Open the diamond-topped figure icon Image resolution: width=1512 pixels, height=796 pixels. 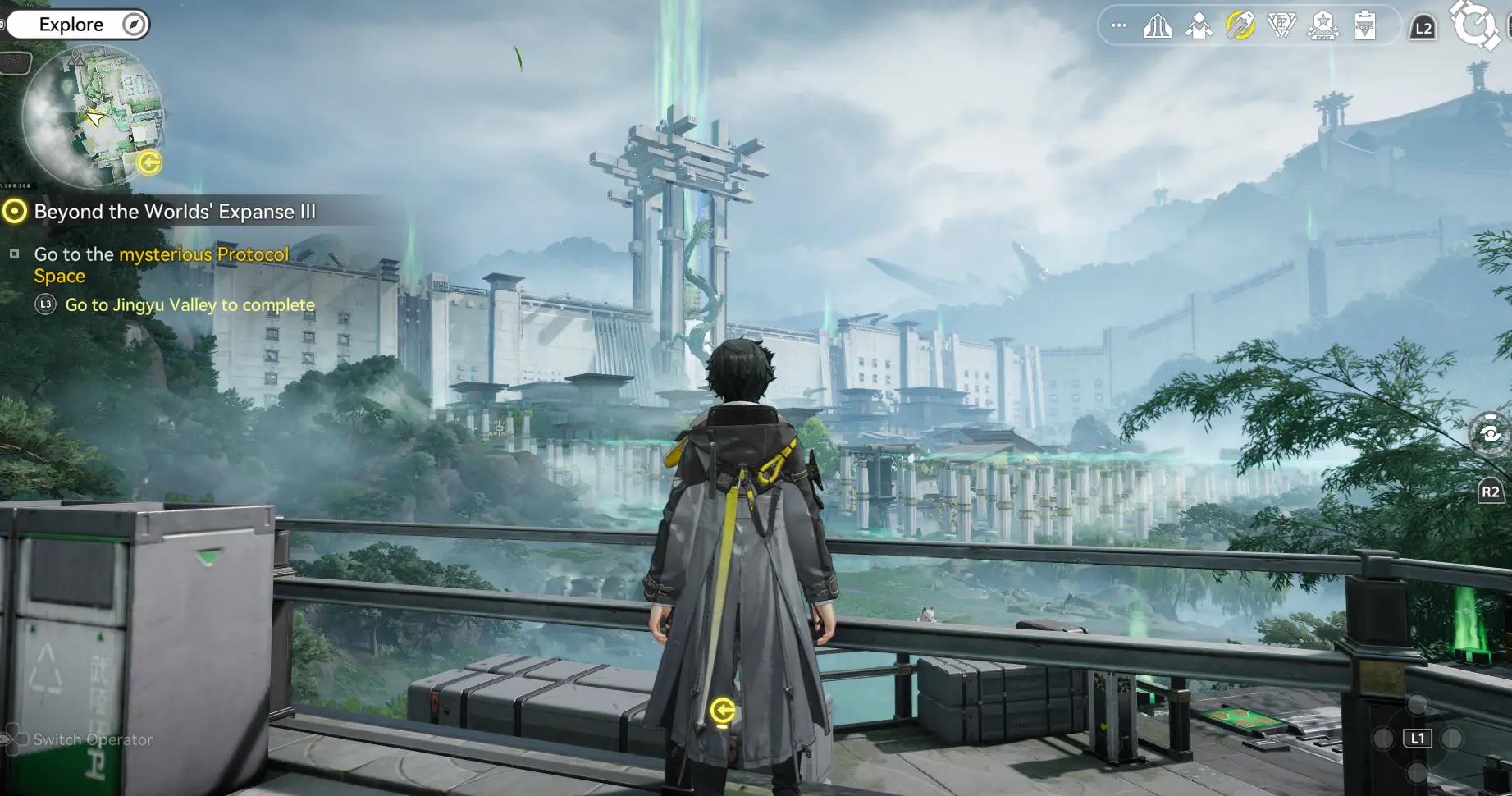click(x=1199, y=26)
